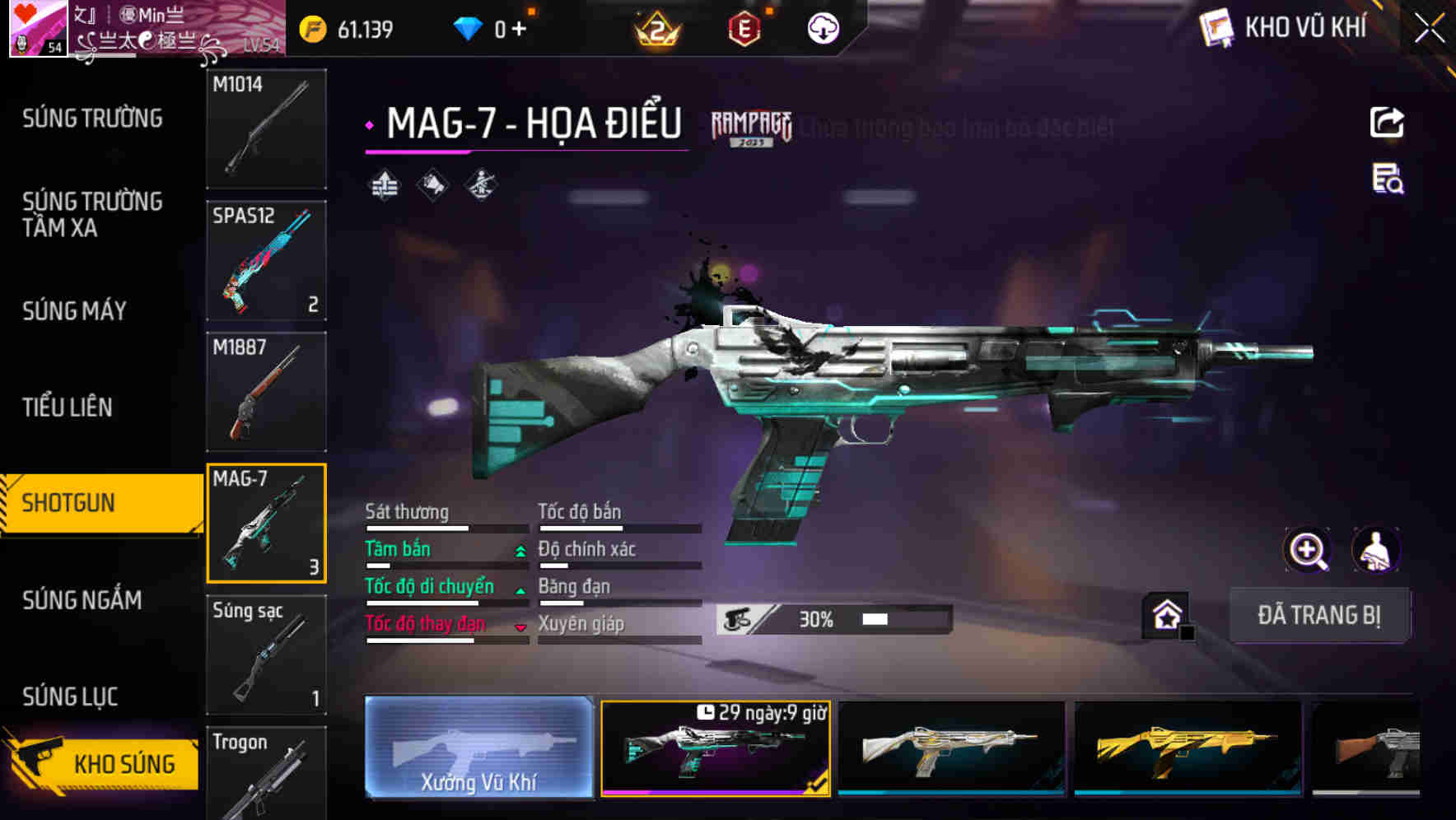Click the Đã Trang Bị equipped button

[x=1318, y=615]
